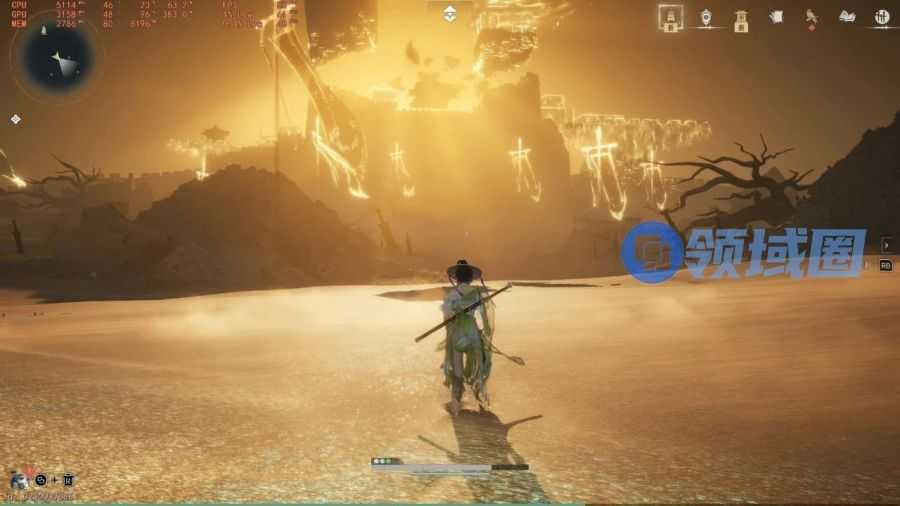Open the open-book journal icon
Viewport: 900px width, 506px height.
tap(847, 17)
